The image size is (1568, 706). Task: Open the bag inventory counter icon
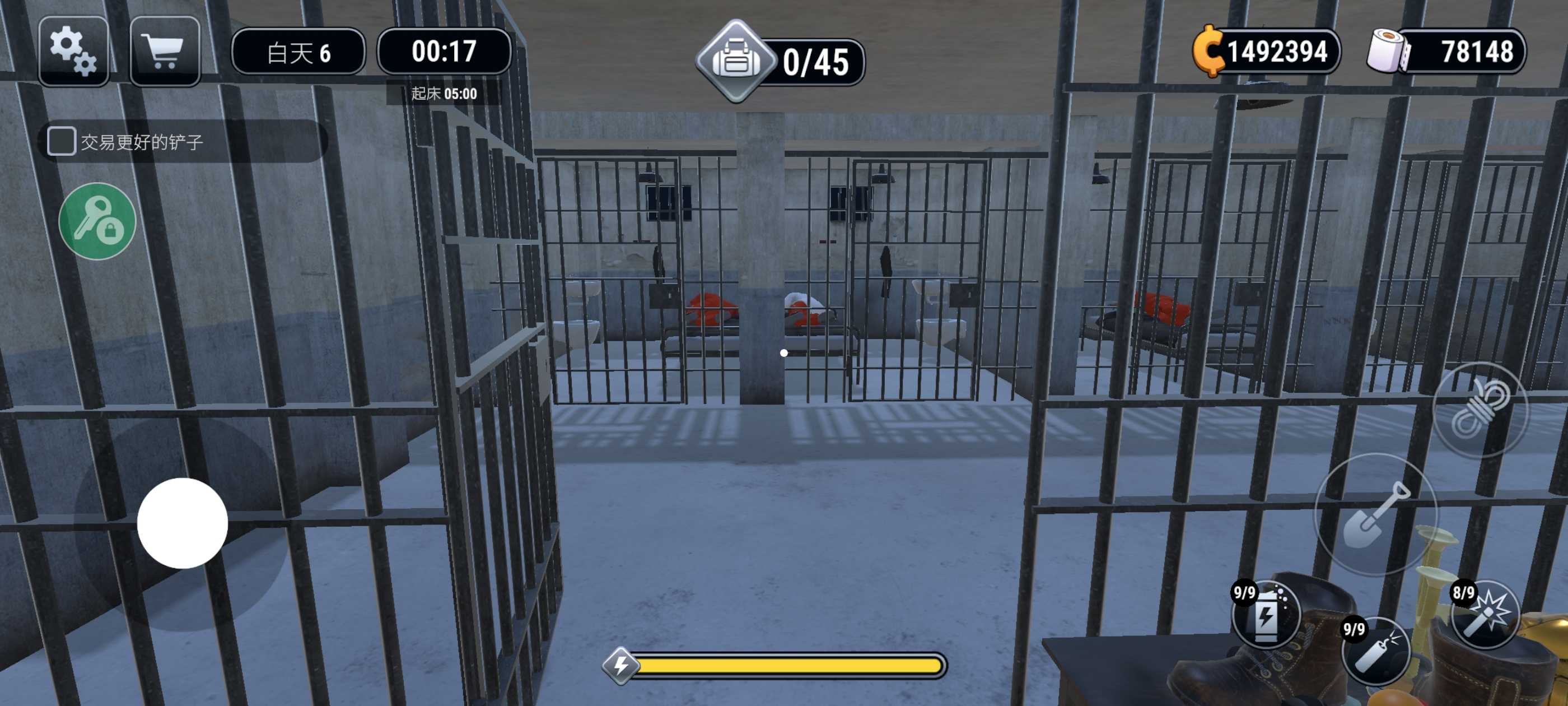(736, 61)
